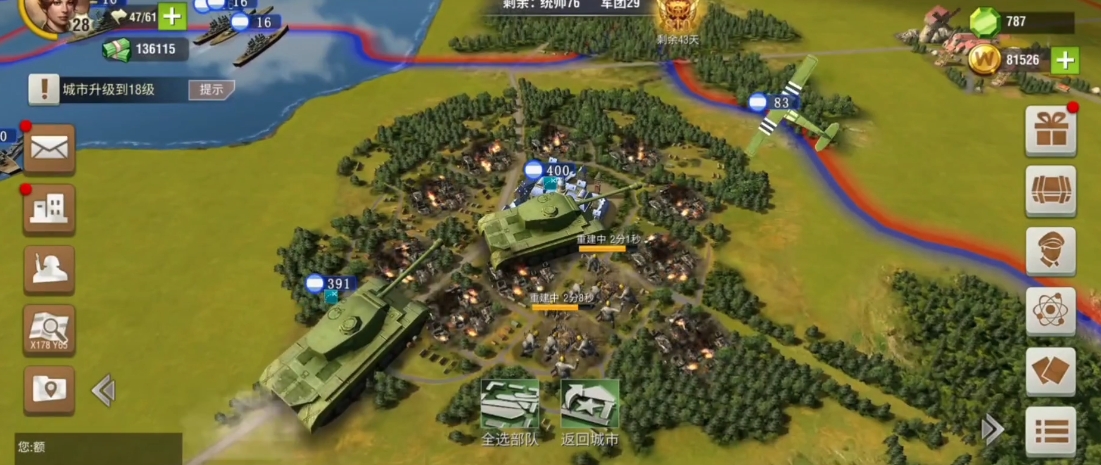1101x465 pixels.
Task: Buy more gold coins with green plus
Action: pos(1065,60)
